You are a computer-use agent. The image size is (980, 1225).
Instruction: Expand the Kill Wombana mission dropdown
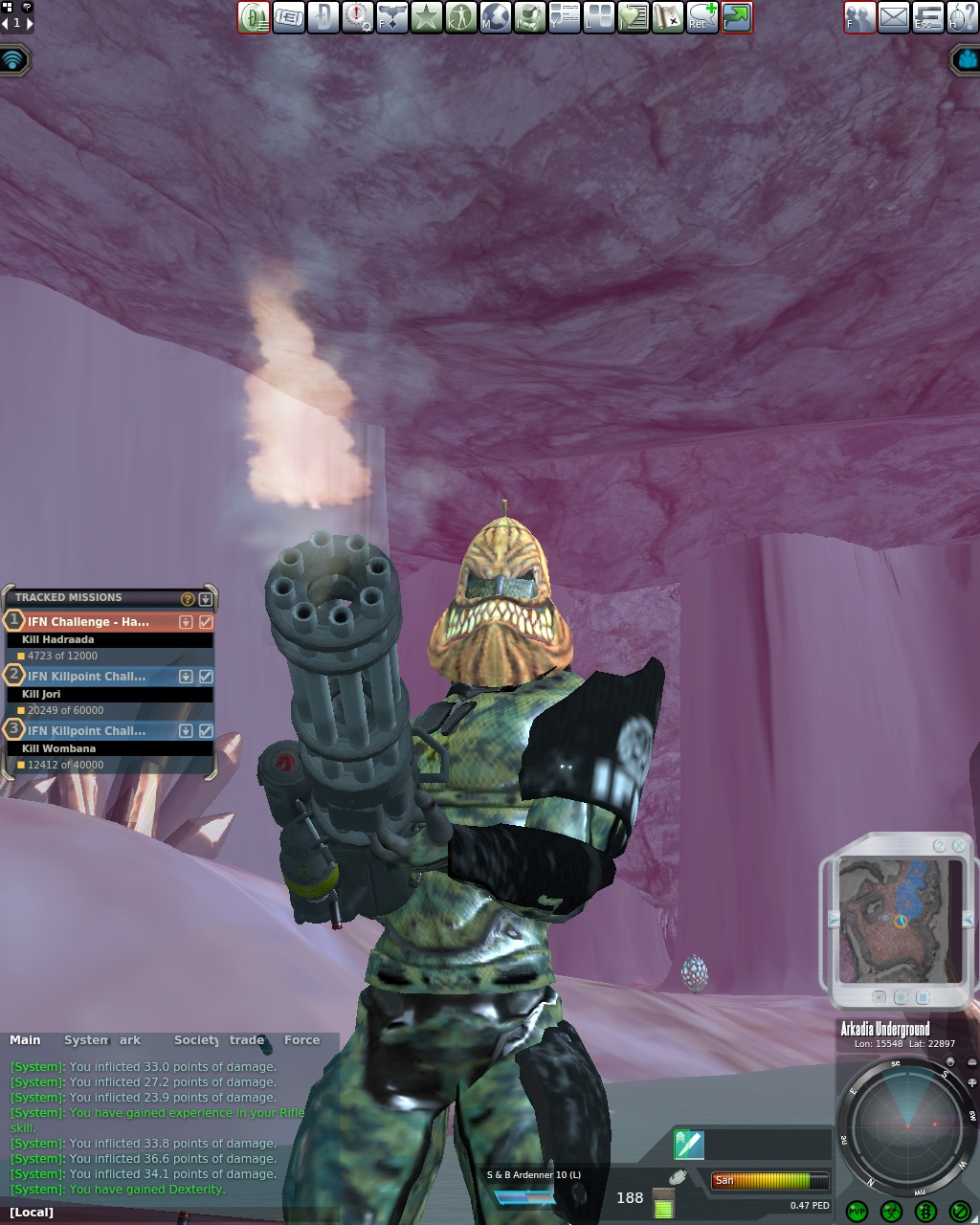point(187,731)
